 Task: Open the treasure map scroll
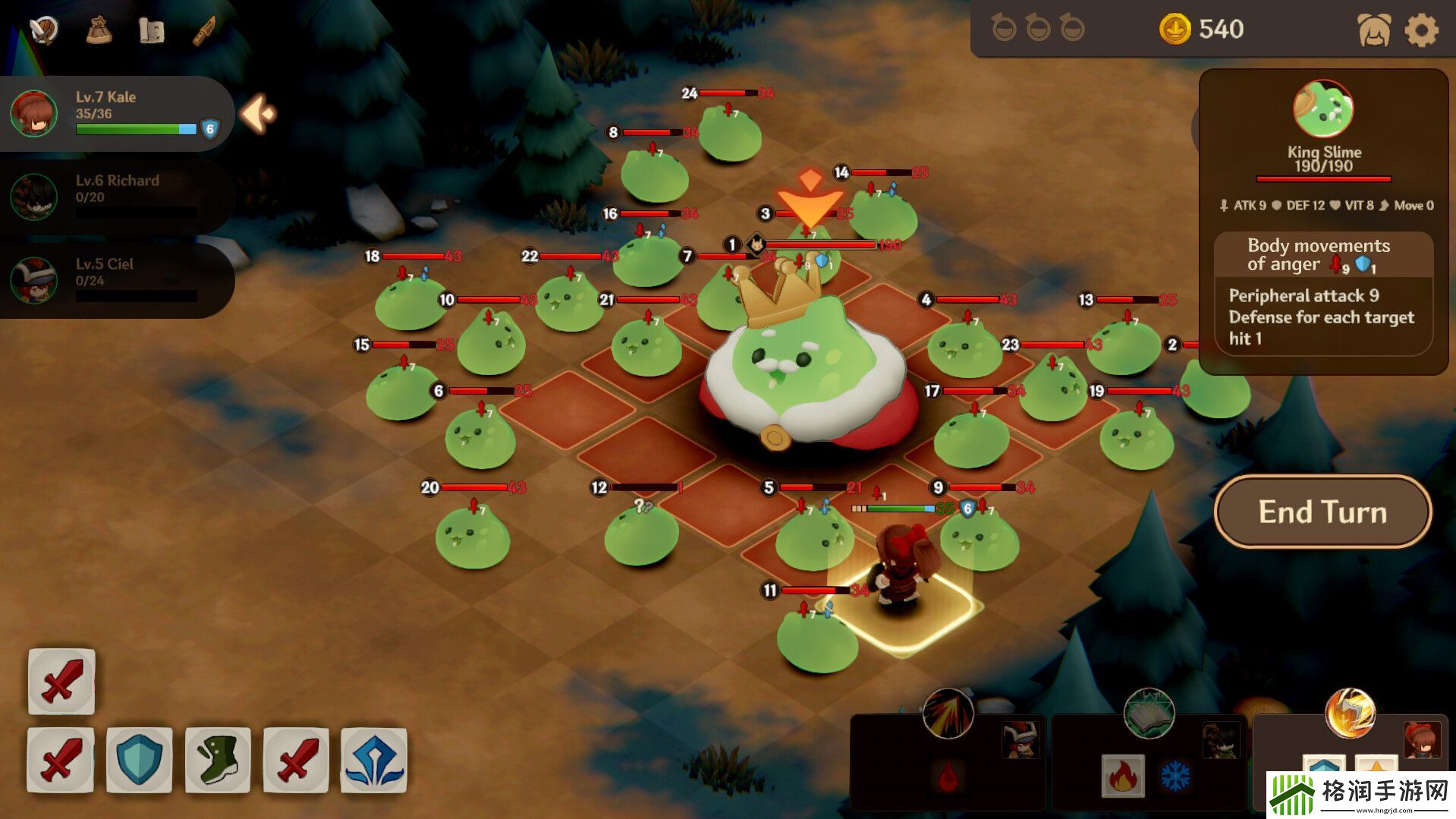152,30
